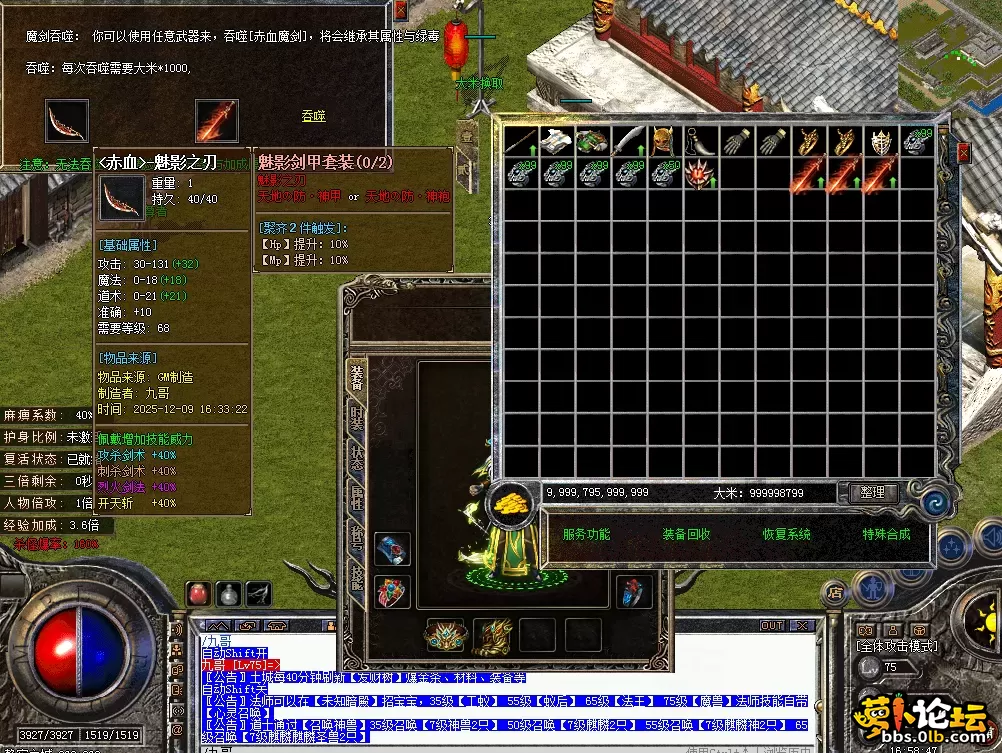Viewport: 1002px width, 753px height.
Task: Click the red spiked medal item
Action: coord(697,175)
